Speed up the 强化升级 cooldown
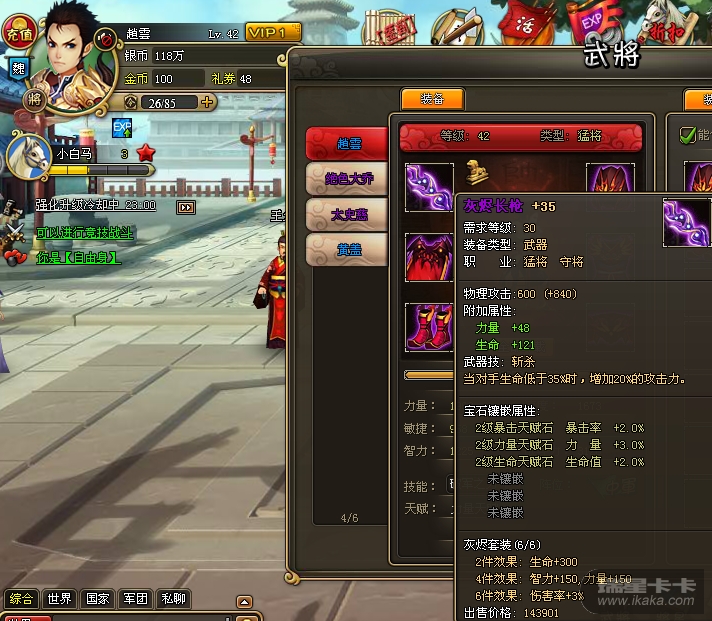 click(x=186, y=207)
